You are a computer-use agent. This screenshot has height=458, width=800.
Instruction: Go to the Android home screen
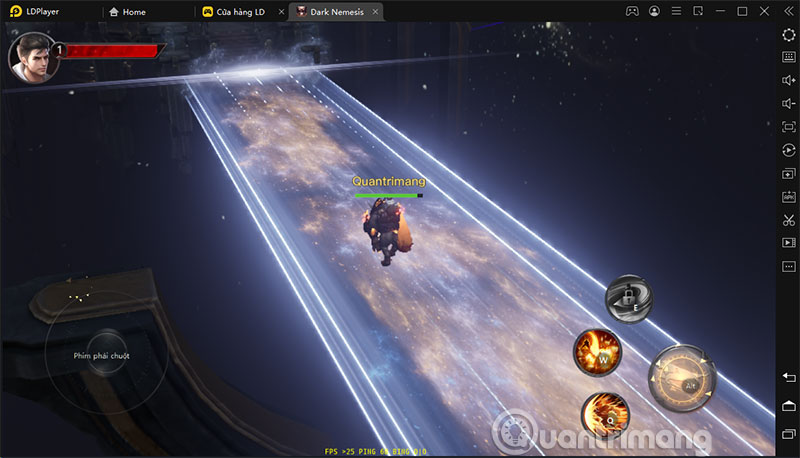(789, 405)
